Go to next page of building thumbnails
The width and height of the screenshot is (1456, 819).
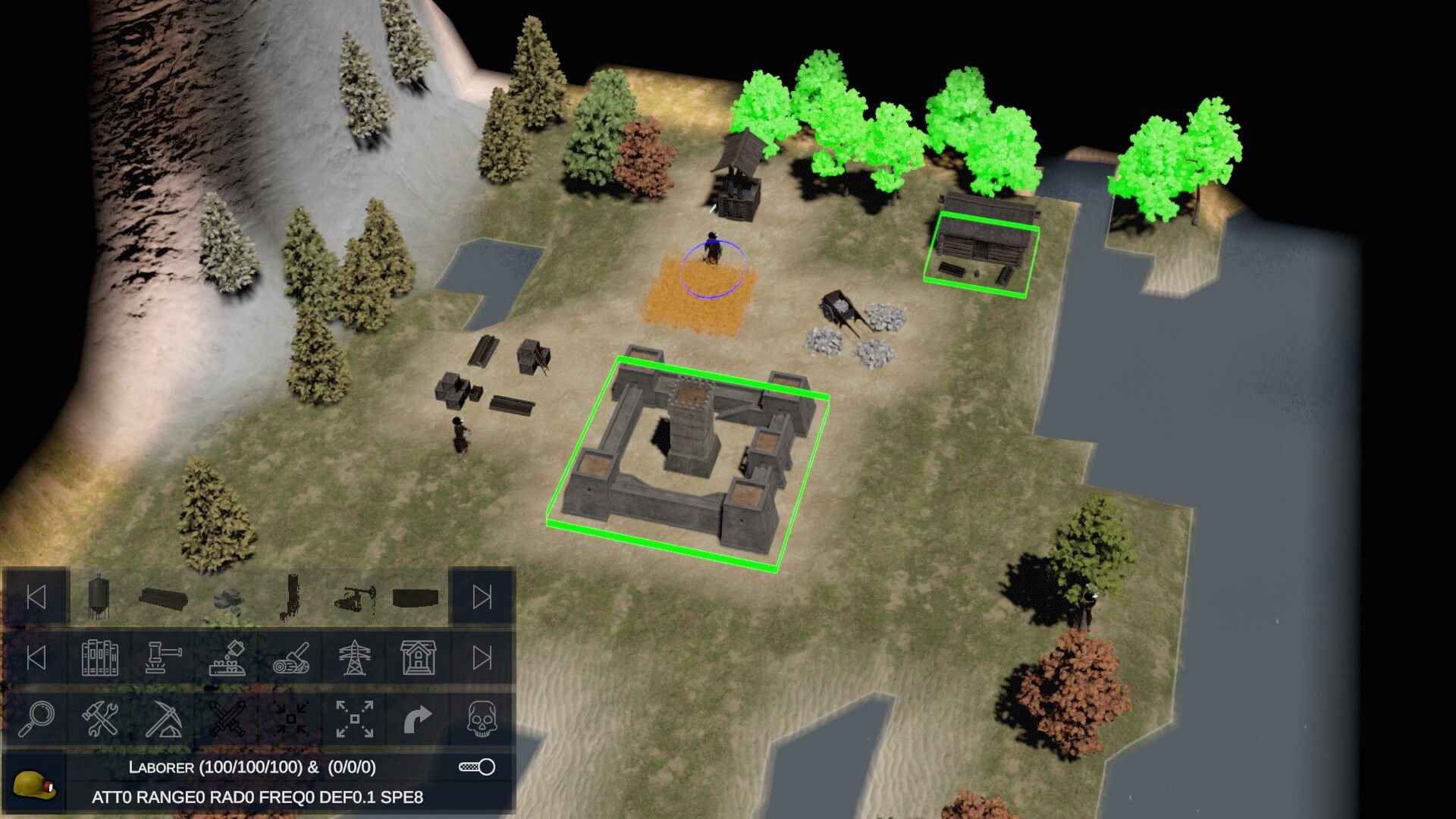(482, 597)
